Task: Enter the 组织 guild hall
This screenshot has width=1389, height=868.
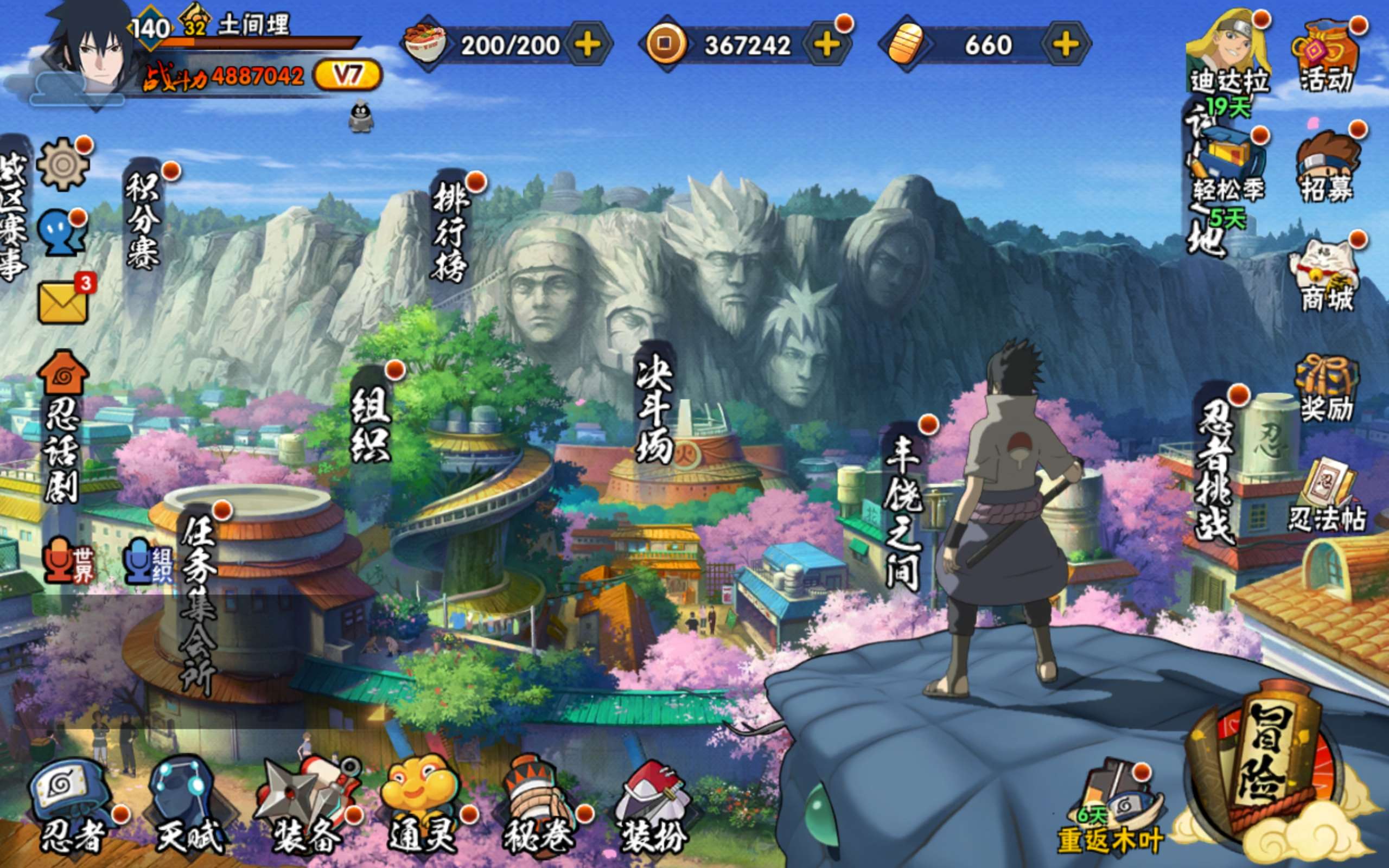Action: pos(370,422)
